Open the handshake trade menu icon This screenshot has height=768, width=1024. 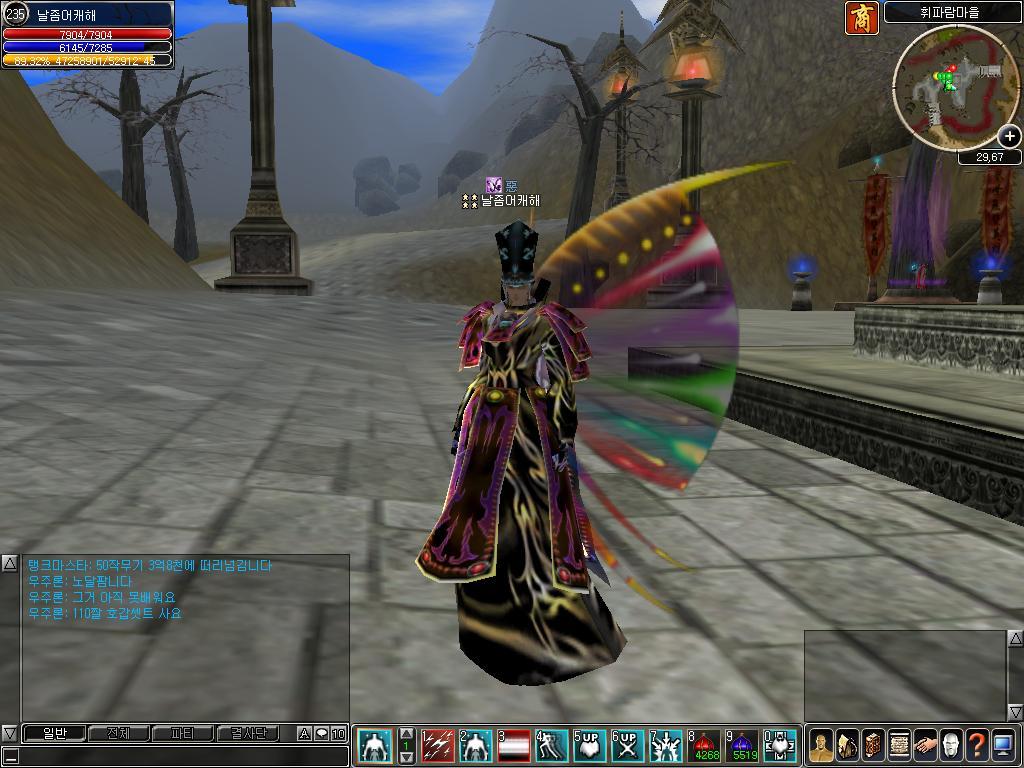tap(925, 745)
